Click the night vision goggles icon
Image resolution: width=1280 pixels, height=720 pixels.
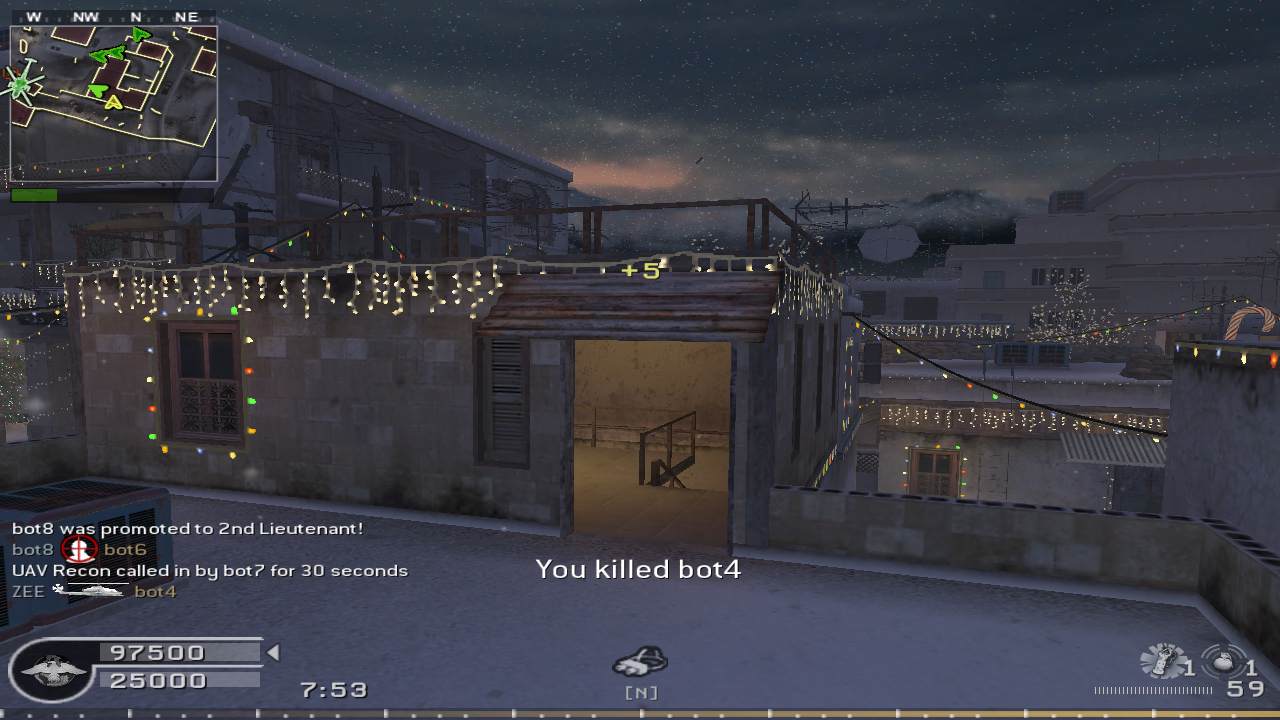point(640,661)
